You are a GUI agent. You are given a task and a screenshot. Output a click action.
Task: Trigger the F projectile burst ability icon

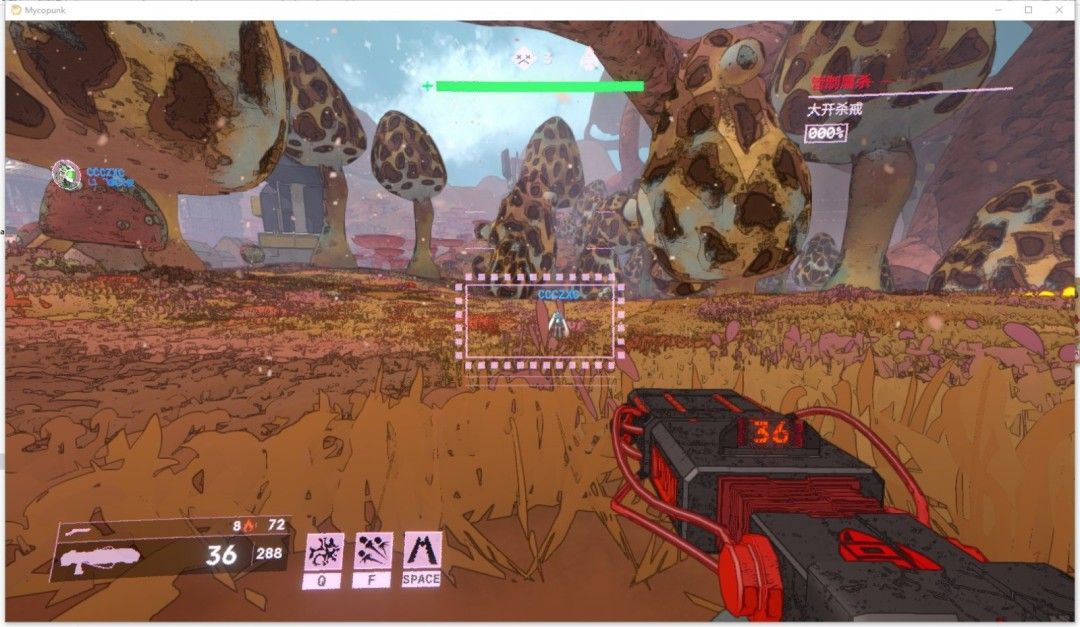(373, 552)
